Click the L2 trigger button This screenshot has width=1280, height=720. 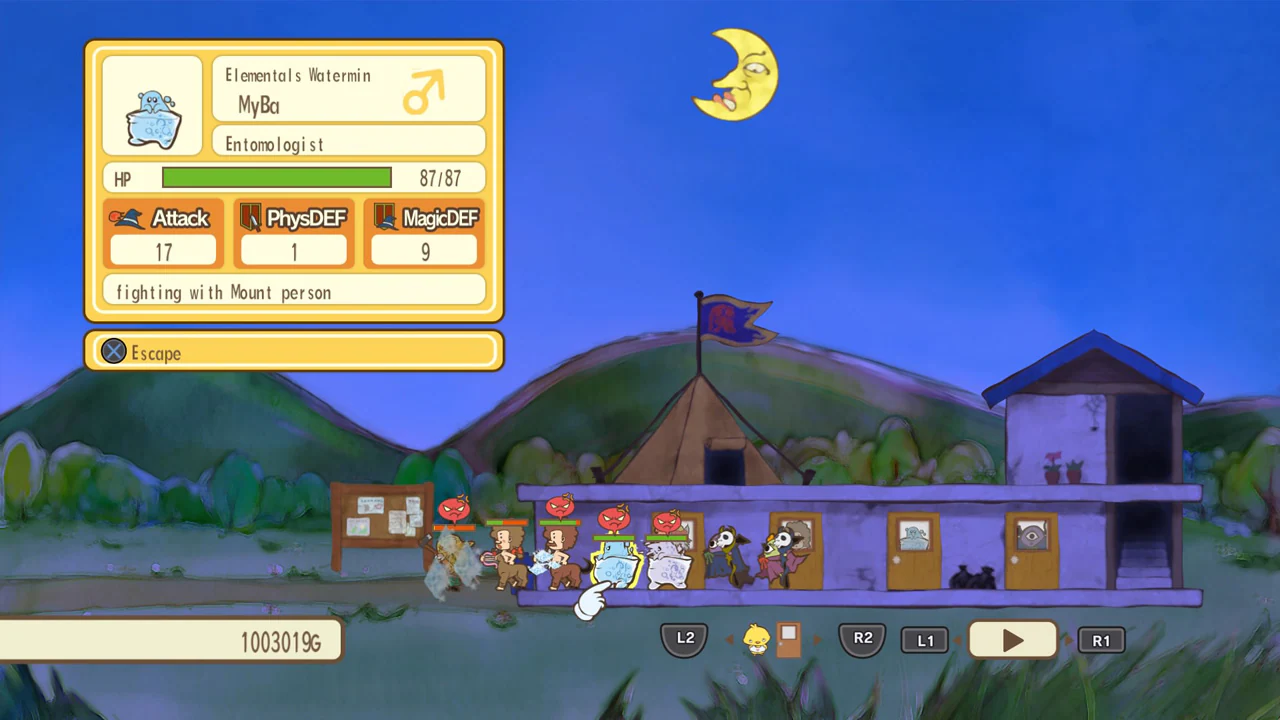point(684,638)
